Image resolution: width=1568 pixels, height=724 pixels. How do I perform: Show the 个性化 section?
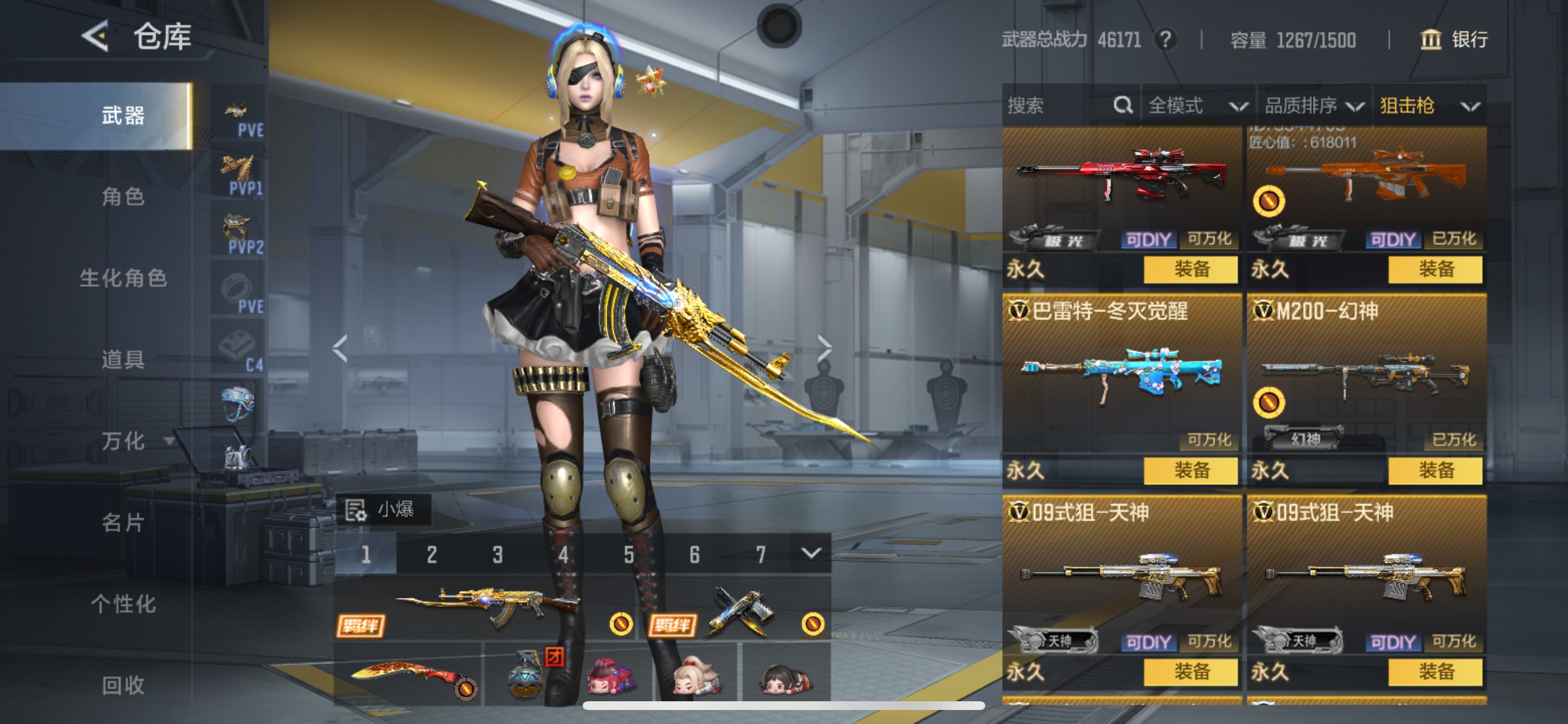123,603
